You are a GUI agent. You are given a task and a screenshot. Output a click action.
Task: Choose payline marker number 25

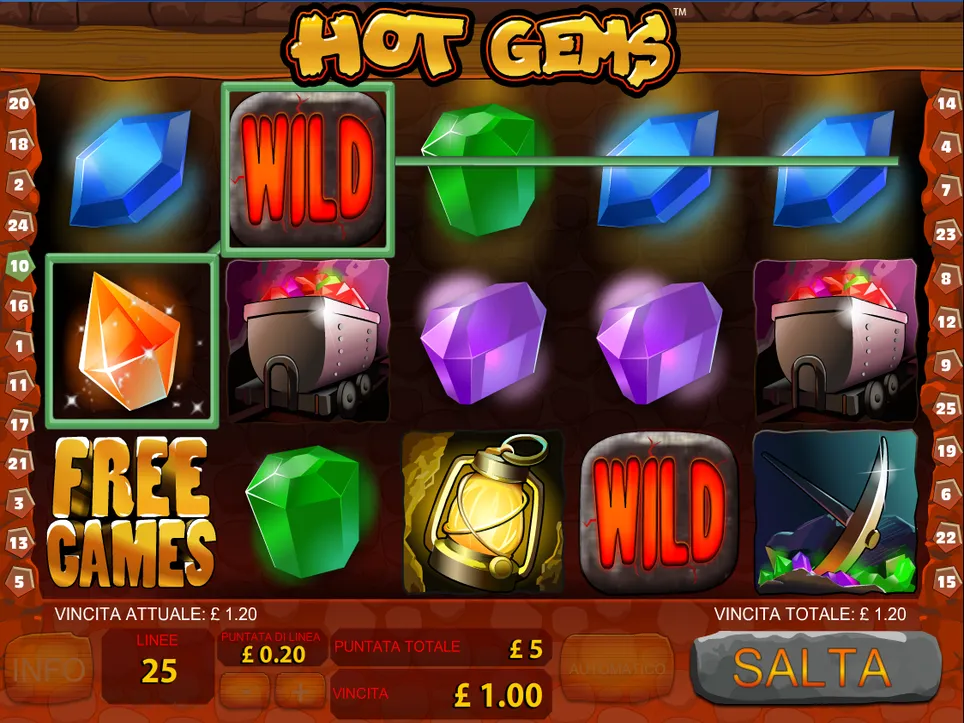coord(946,408)
